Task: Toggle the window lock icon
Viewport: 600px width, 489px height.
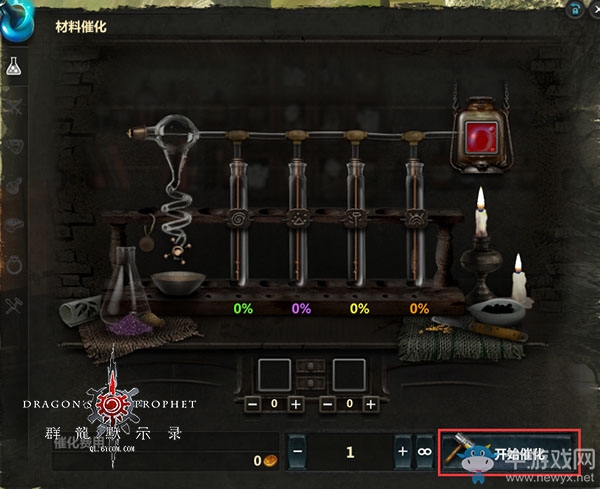Action: coord(575,8)
